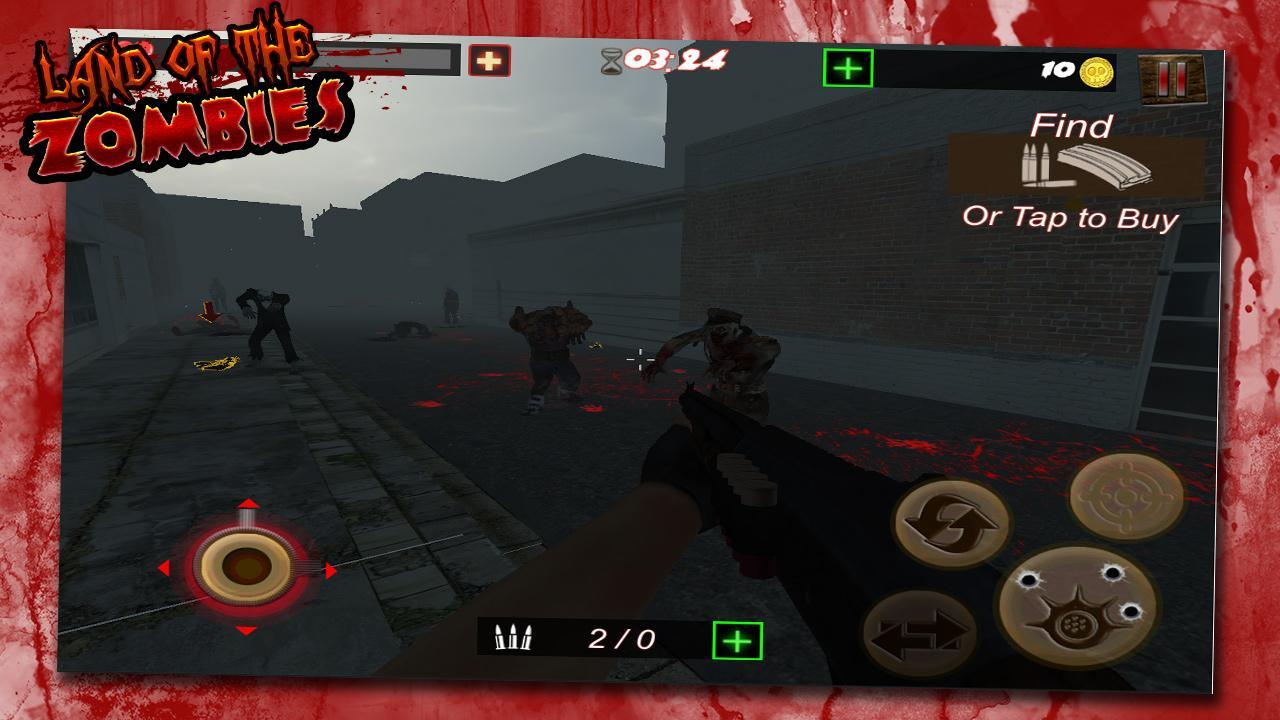This screenshot has height=720, width=1280.
Task: Tap the 'Find' label in the ammo panel
Action: [x=1073, y=127]
